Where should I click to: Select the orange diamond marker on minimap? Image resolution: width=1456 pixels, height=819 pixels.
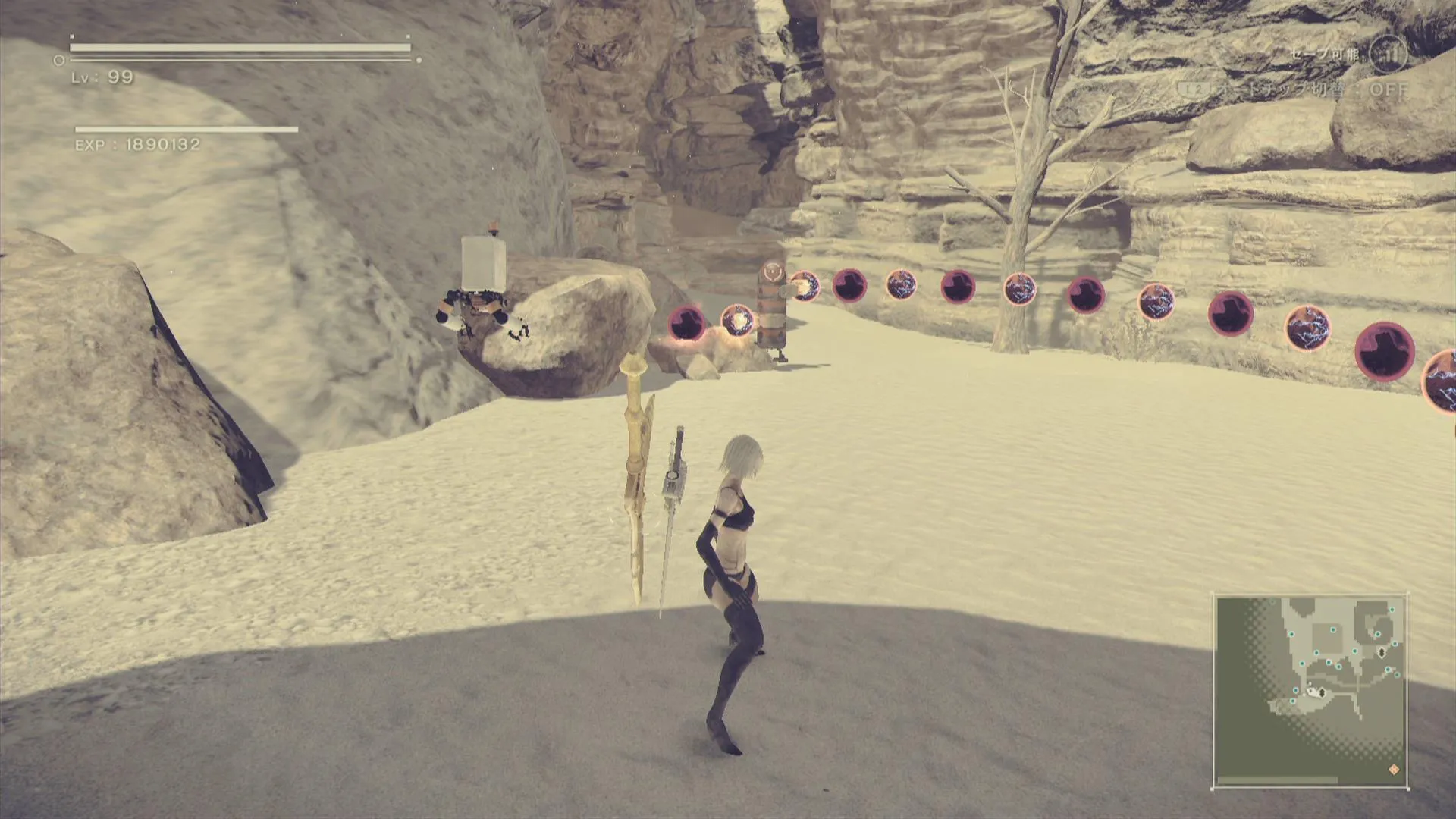pos(1394,770)
